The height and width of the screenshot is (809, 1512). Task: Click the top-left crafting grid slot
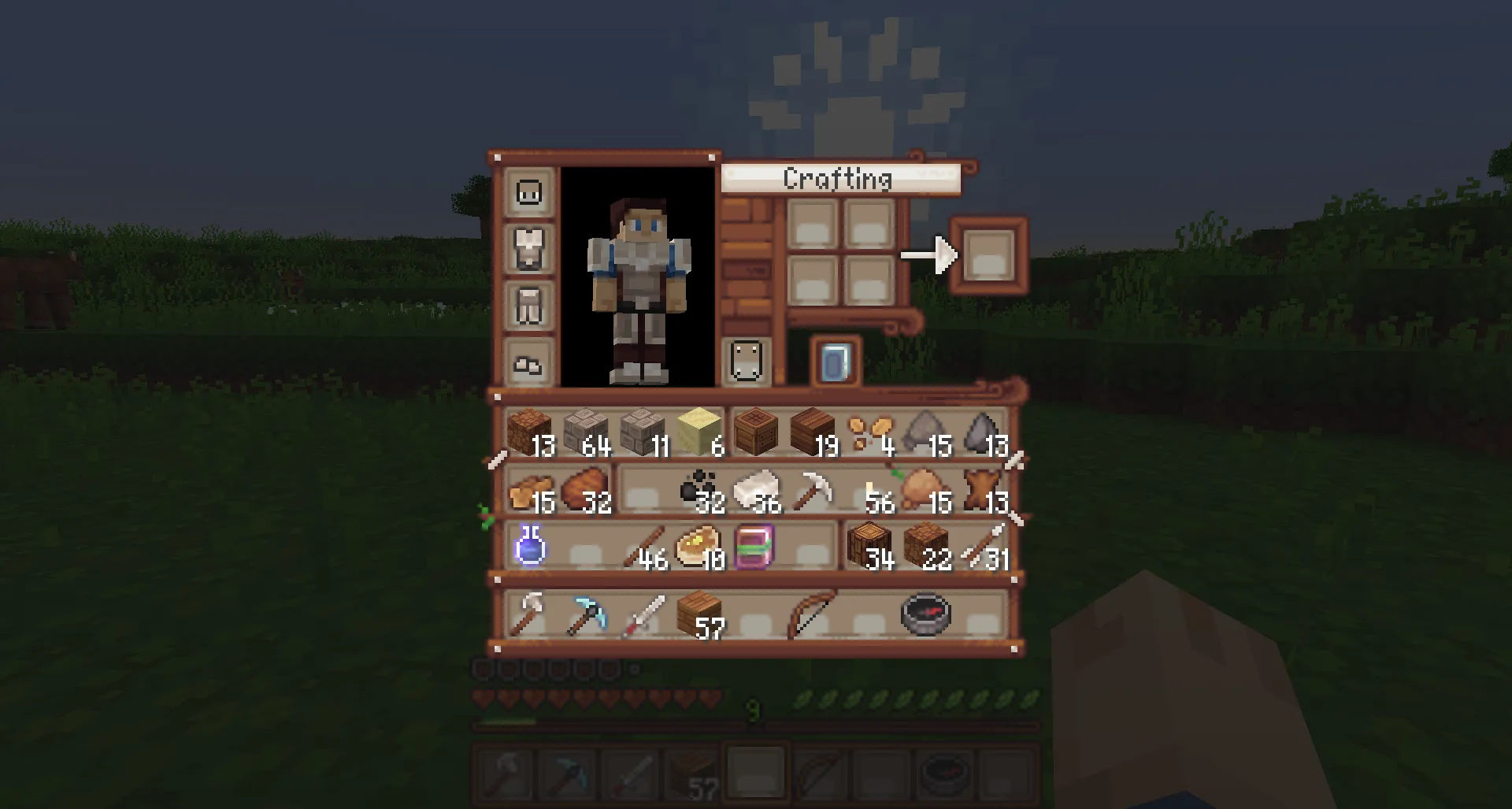coord(811,225)
